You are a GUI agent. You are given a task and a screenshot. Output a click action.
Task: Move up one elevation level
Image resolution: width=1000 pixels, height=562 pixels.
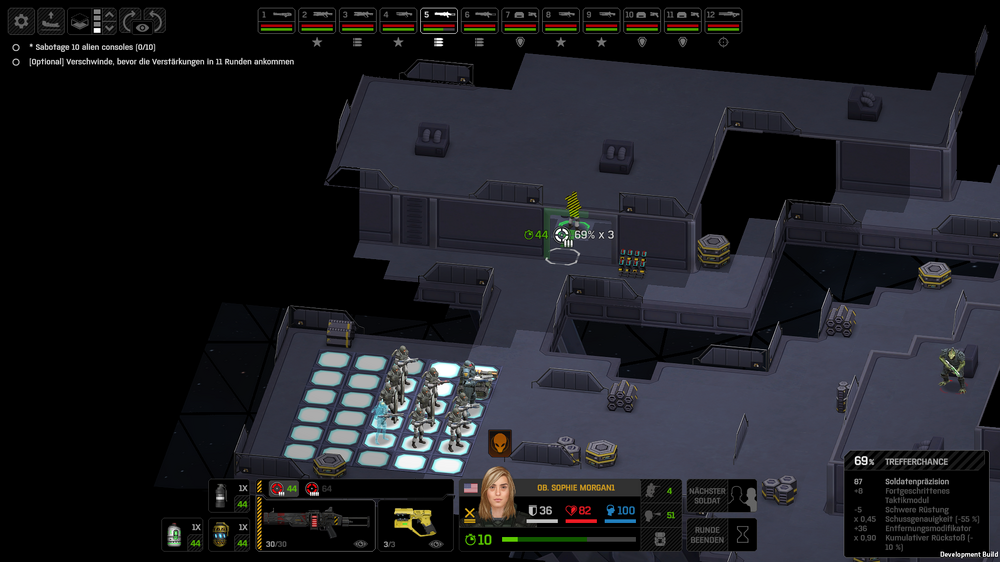click(109, 14)
